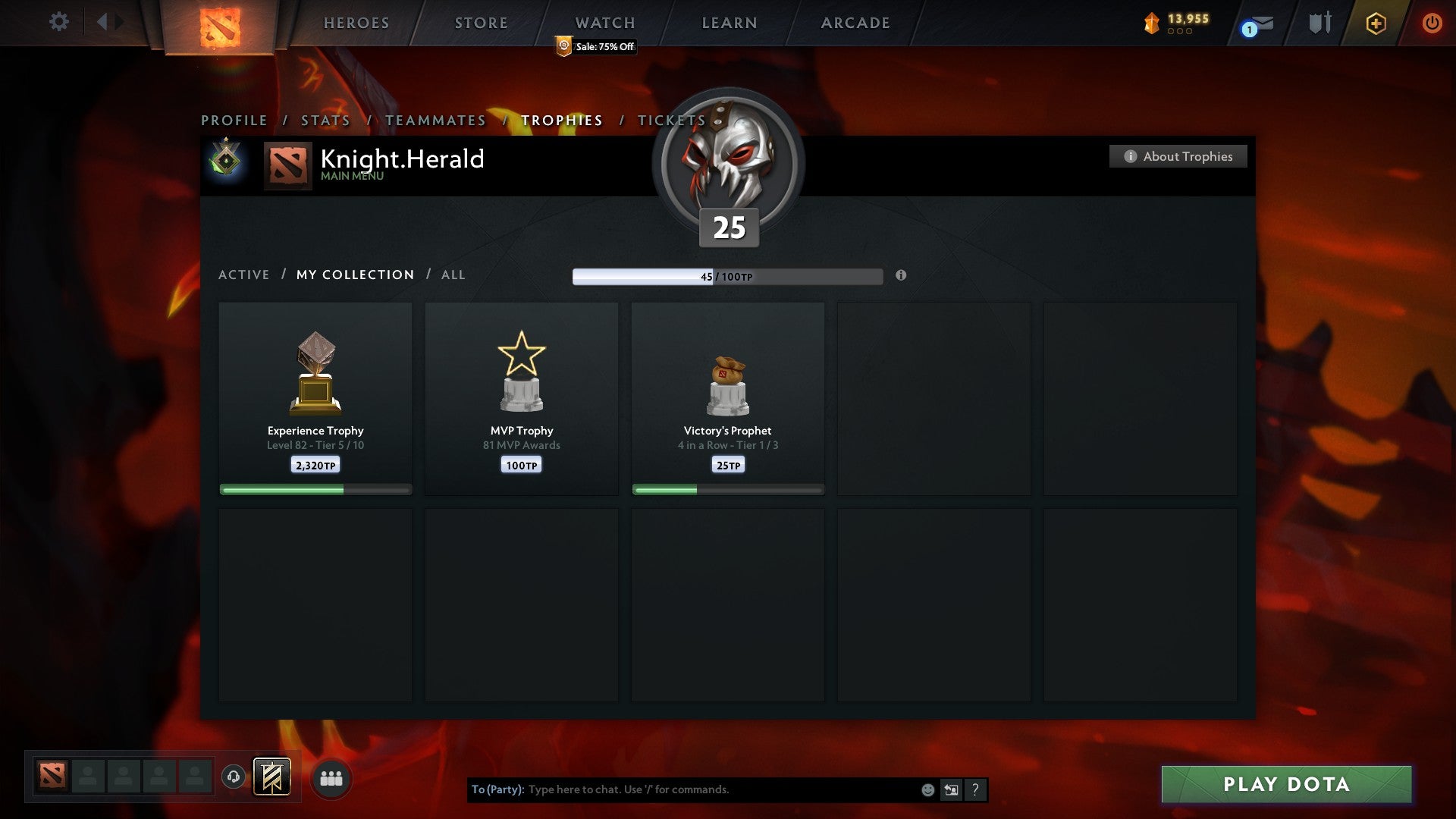
Task: Open the ARCADE menu
Action: [x=855, y=23]
